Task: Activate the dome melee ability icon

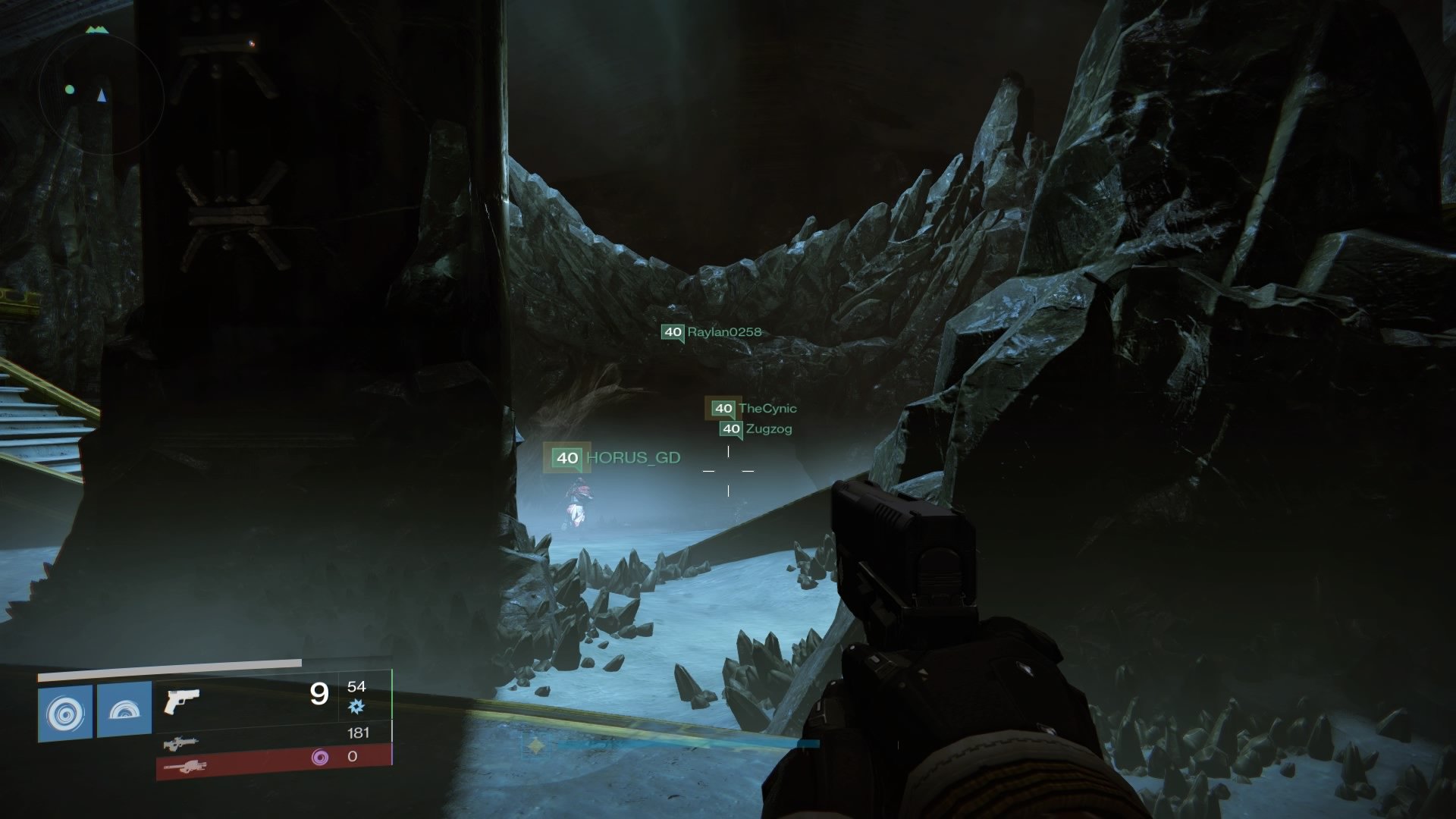Action: [x=124, y=712]
